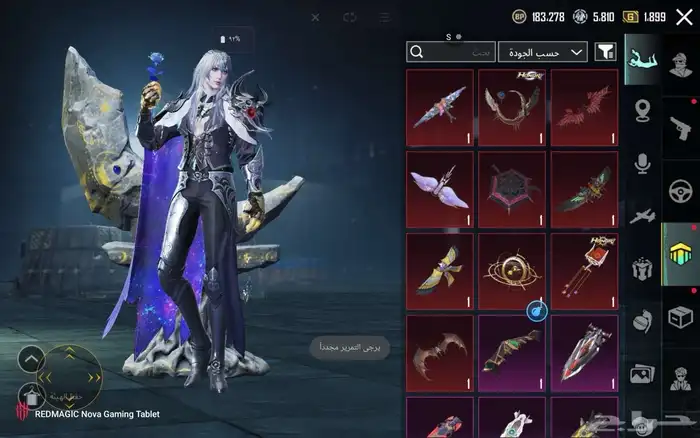
Task: Open the sort-by-quality dropdown
Action: pyautogui.click(x=542, y=52)
